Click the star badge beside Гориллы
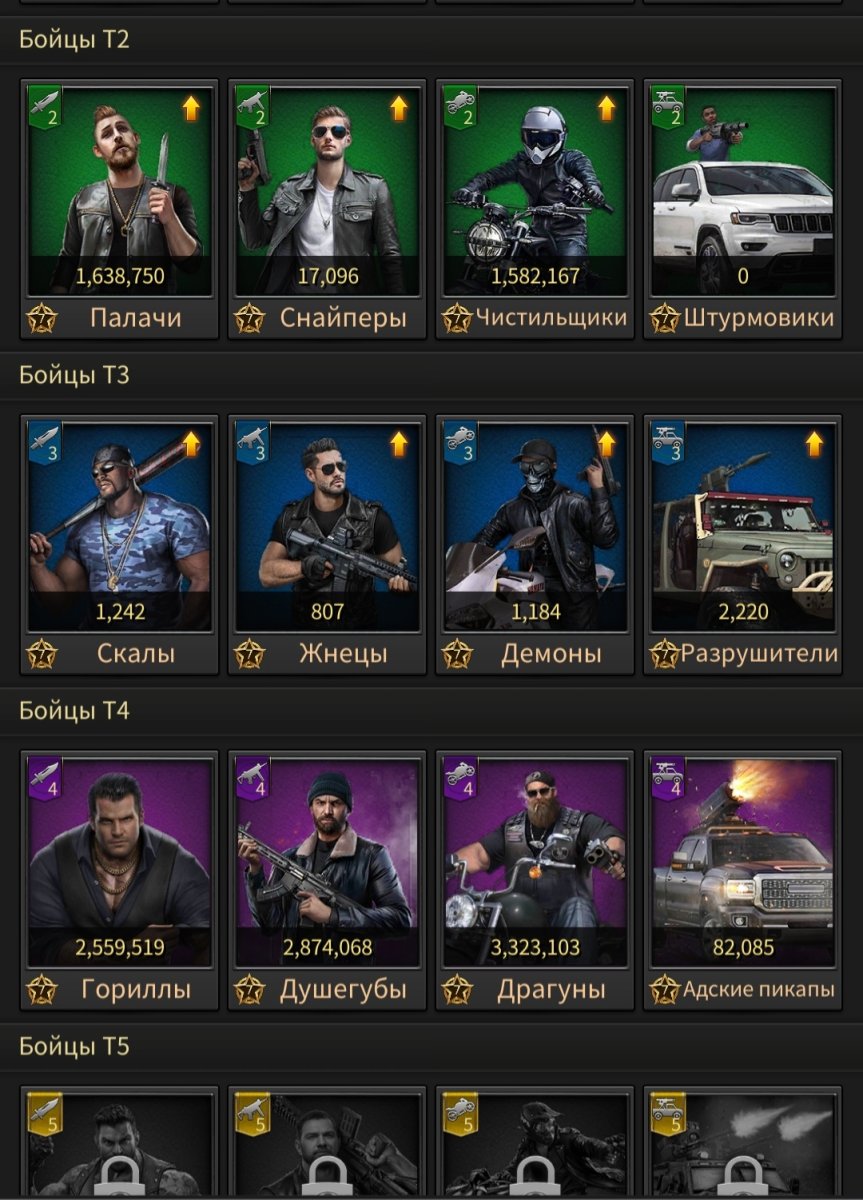The height and width of the screenshot is (1200, 863). point(42,990)
